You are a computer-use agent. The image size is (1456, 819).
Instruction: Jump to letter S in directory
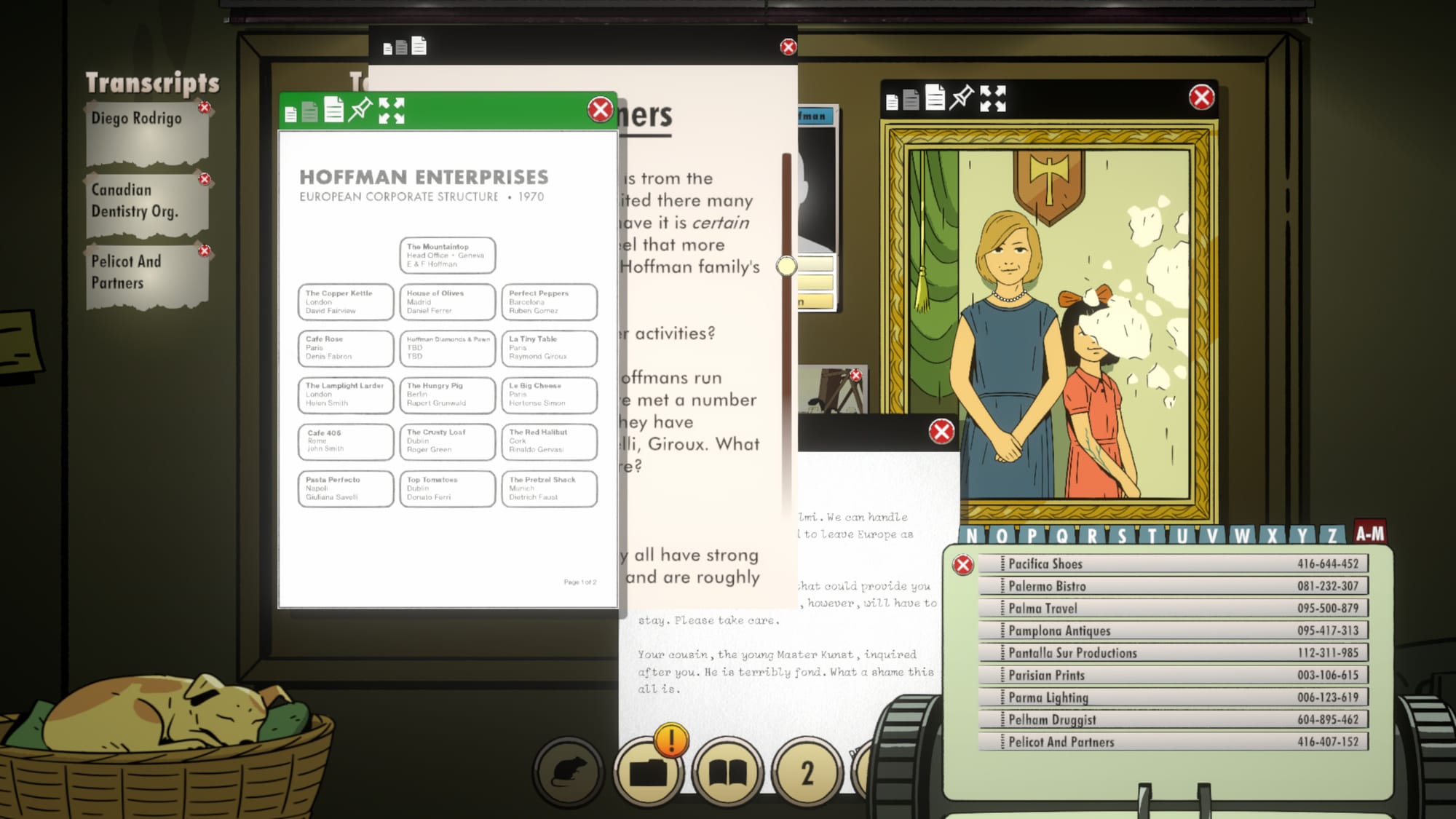[x=1122, y=537]
